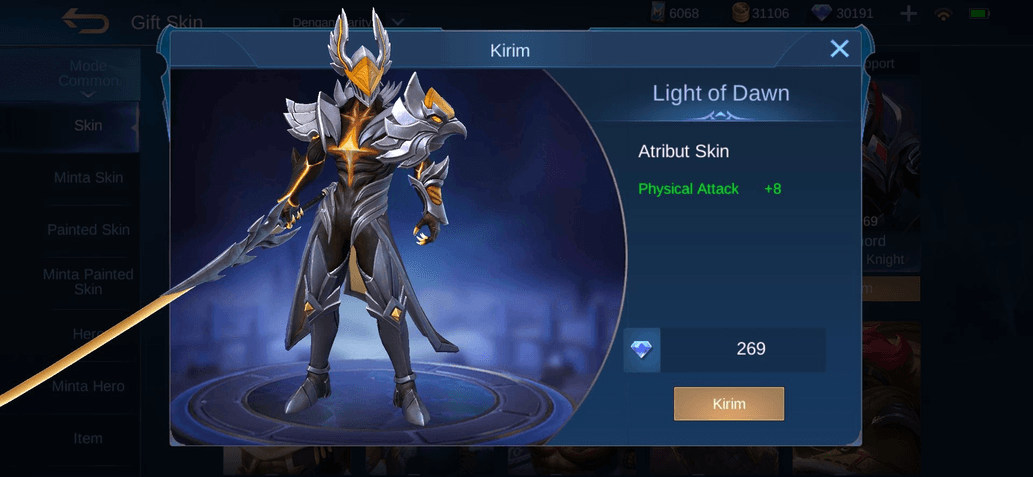This screenshot has height=477, width=1033.
Task: Close the Kirim gift dialog
Action: (839, 49)
